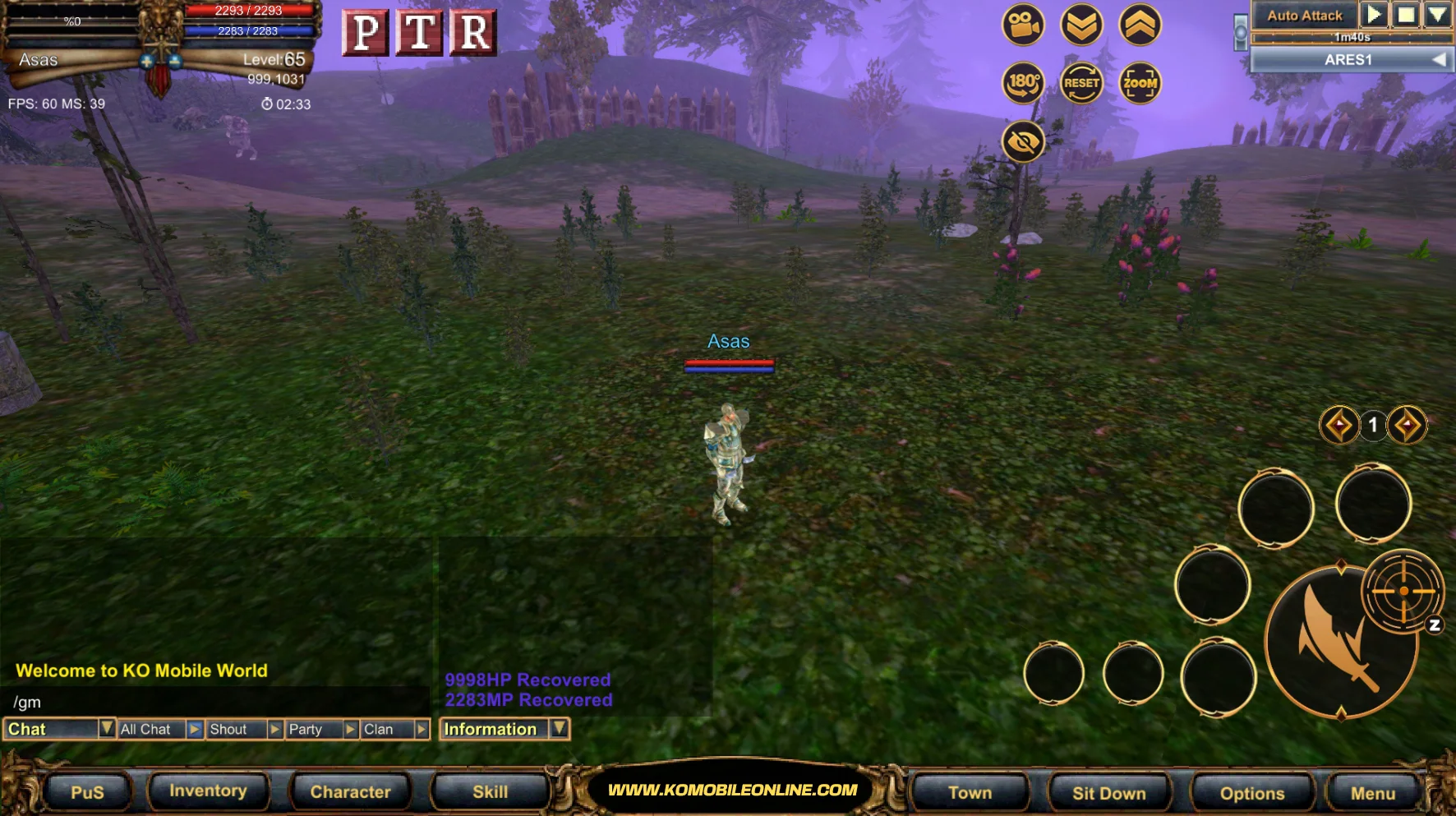This screenshot has width=1456, height=816.
Task: Open the main Menu button
Action: 1372,793
